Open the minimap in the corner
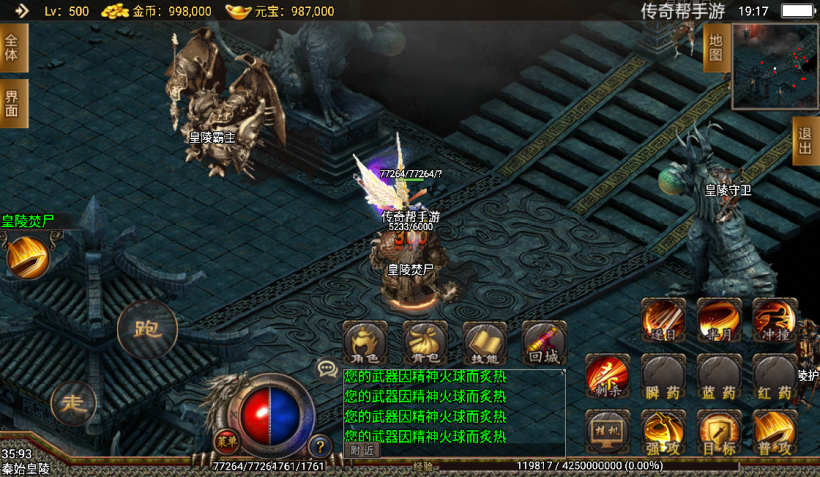820x477 pixels. [775, 65]
